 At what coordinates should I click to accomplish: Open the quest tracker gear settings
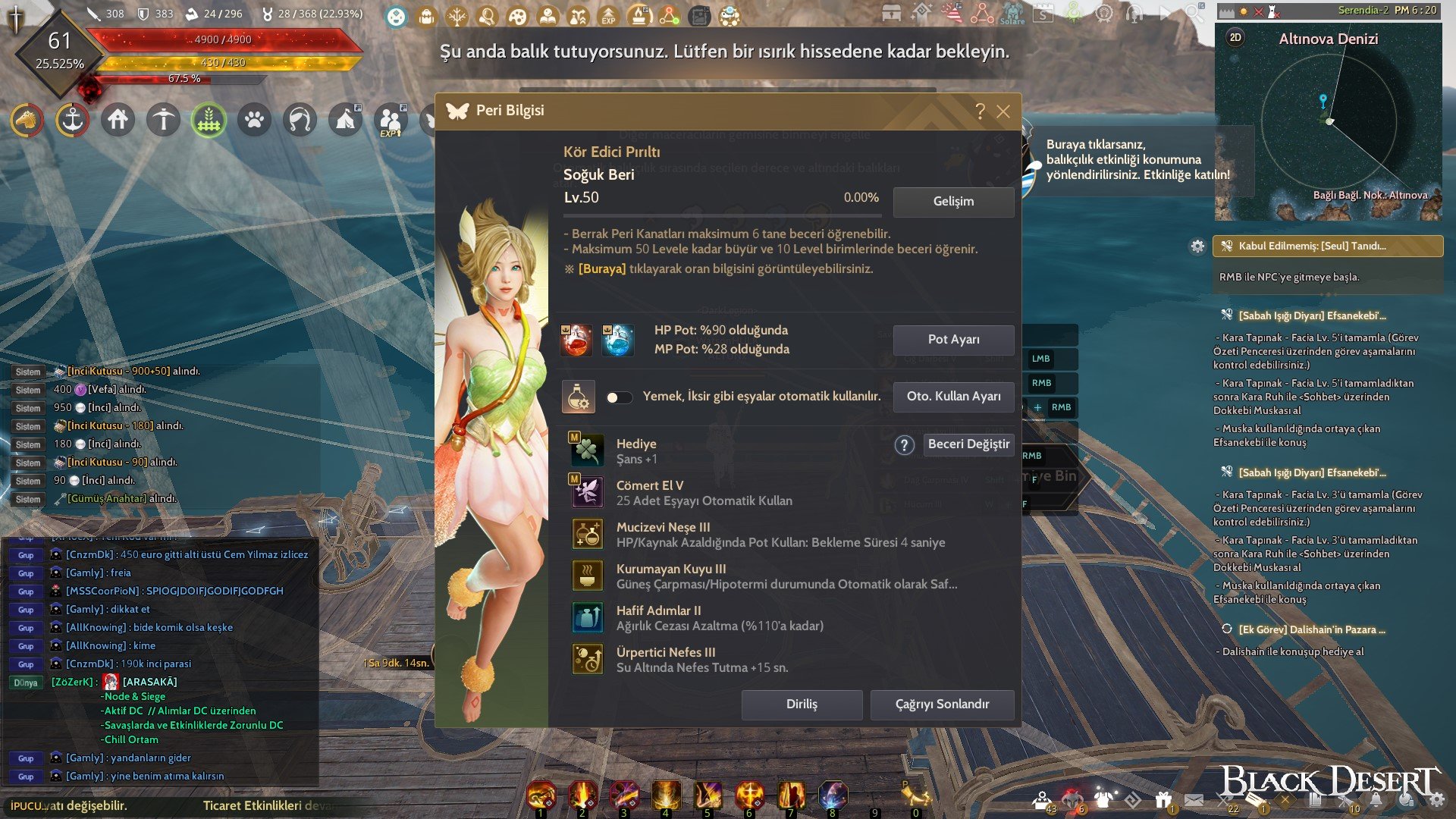pyautogui.click(x=1197, y=246)
